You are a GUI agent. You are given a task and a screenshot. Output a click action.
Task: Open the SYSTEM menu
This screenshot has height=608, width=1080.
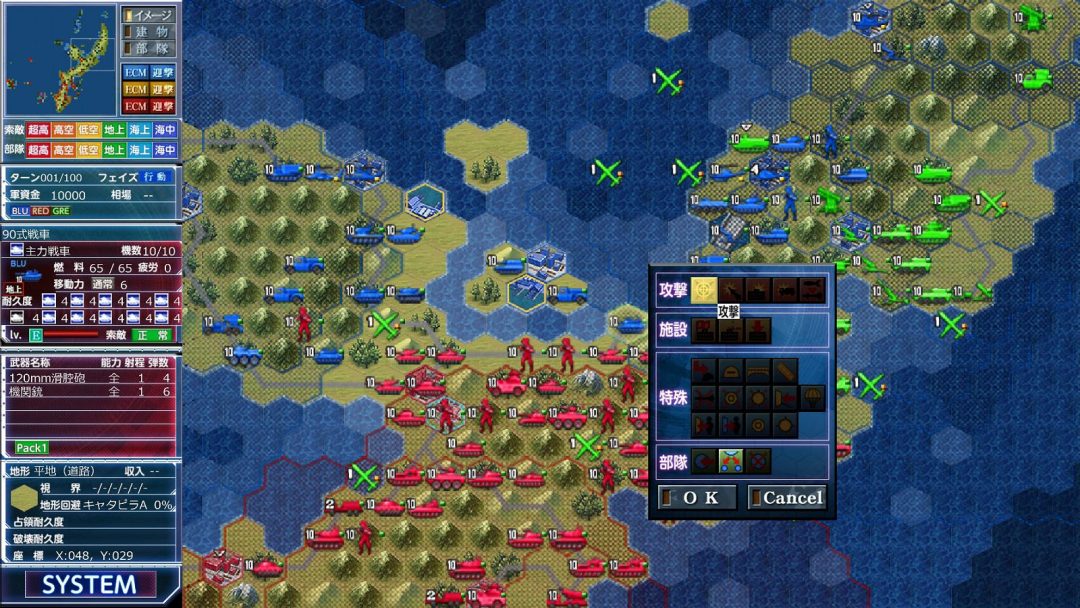(x=89, y=585)
